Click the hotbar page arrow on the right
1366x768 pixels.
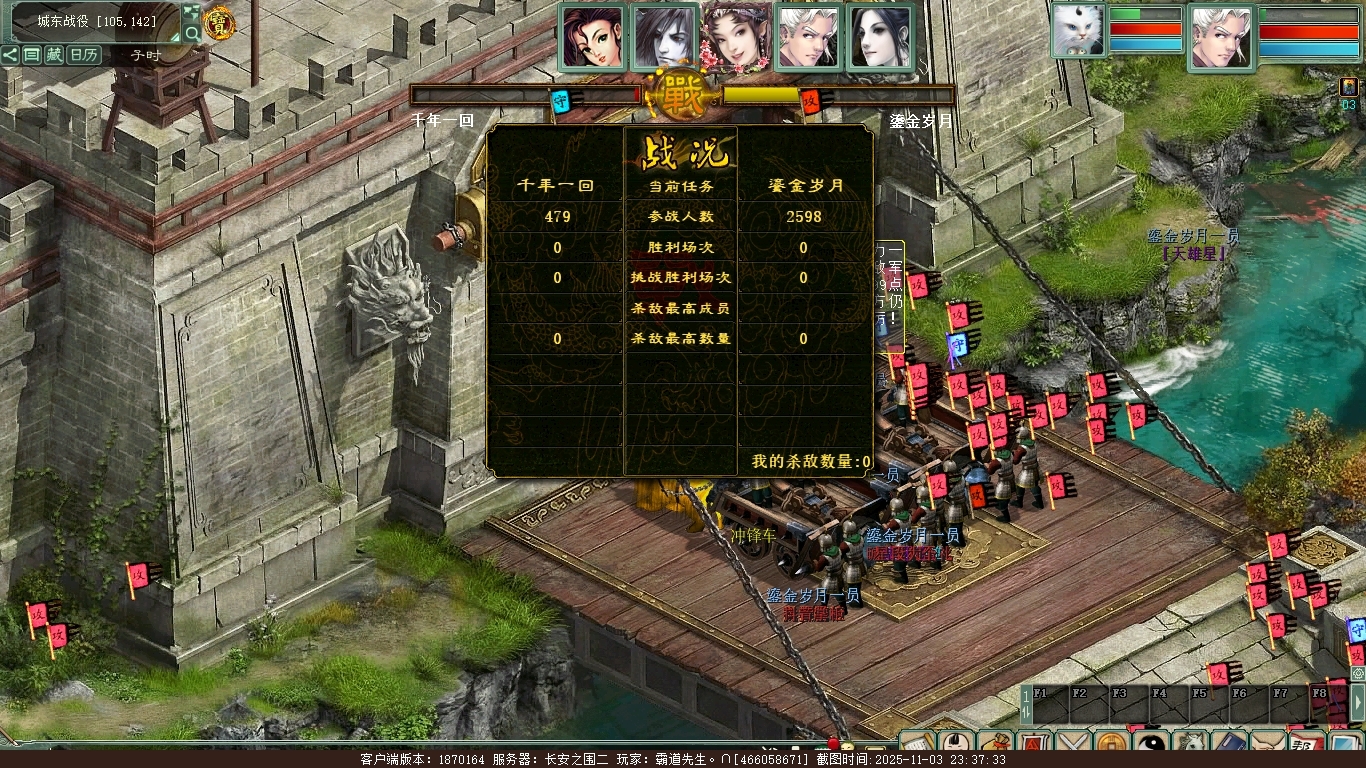point(1357,704)
